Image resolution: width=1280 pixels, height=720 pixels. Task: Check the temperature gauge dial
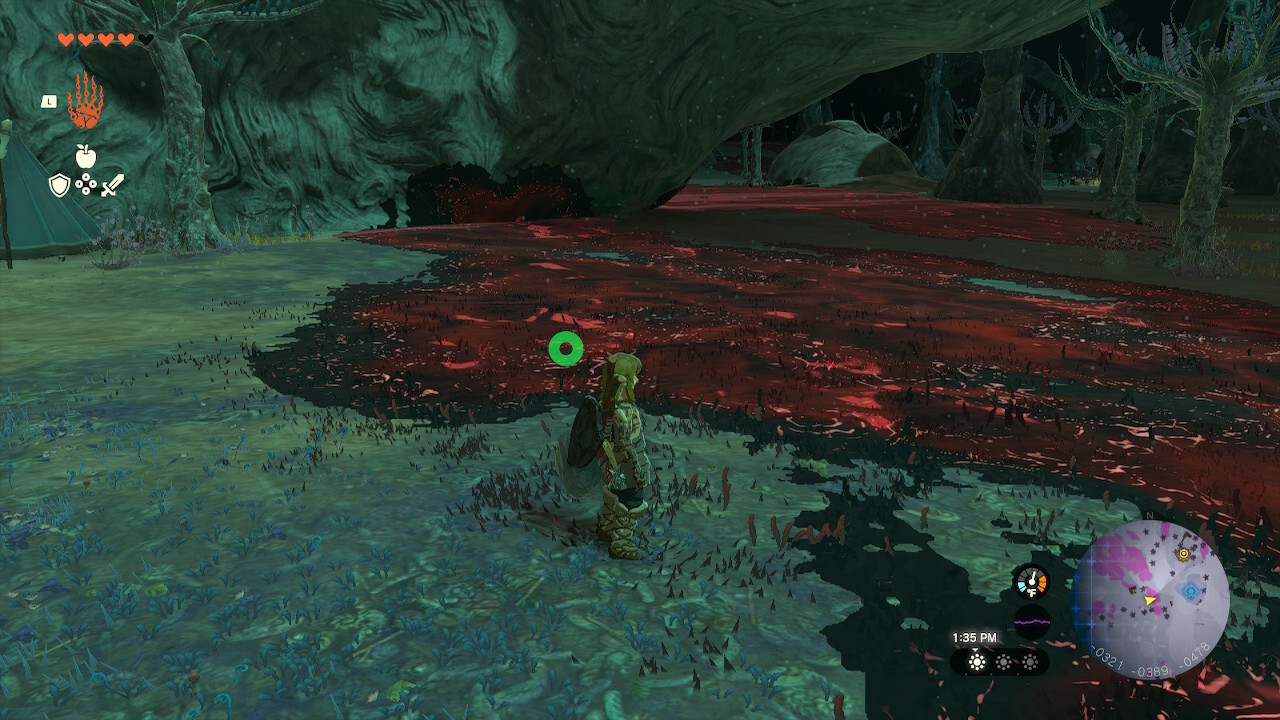[1030, 582]
